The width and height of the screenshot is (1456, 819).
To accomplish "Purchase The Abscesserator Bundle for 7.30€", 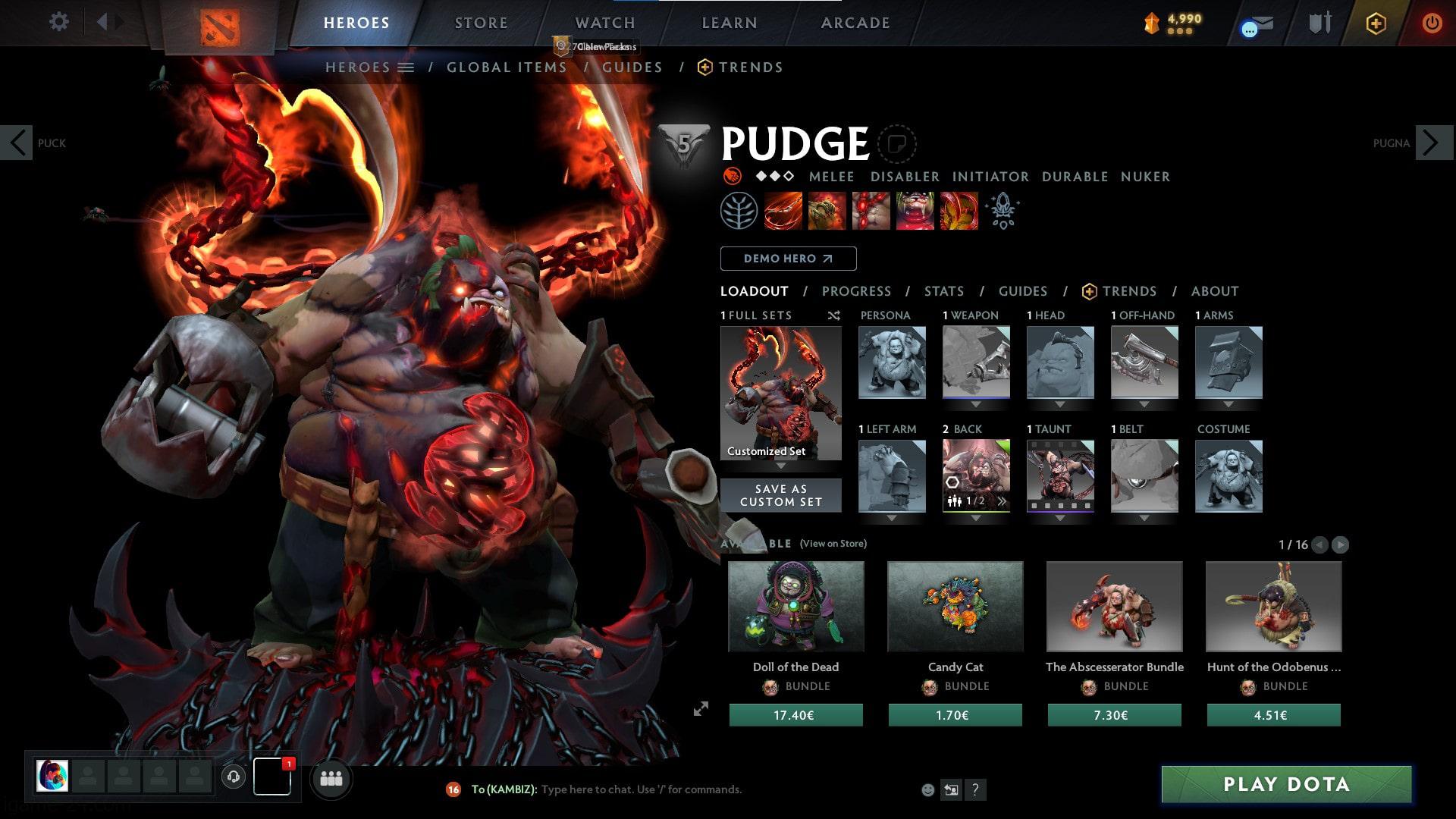I will point(1114,715).
